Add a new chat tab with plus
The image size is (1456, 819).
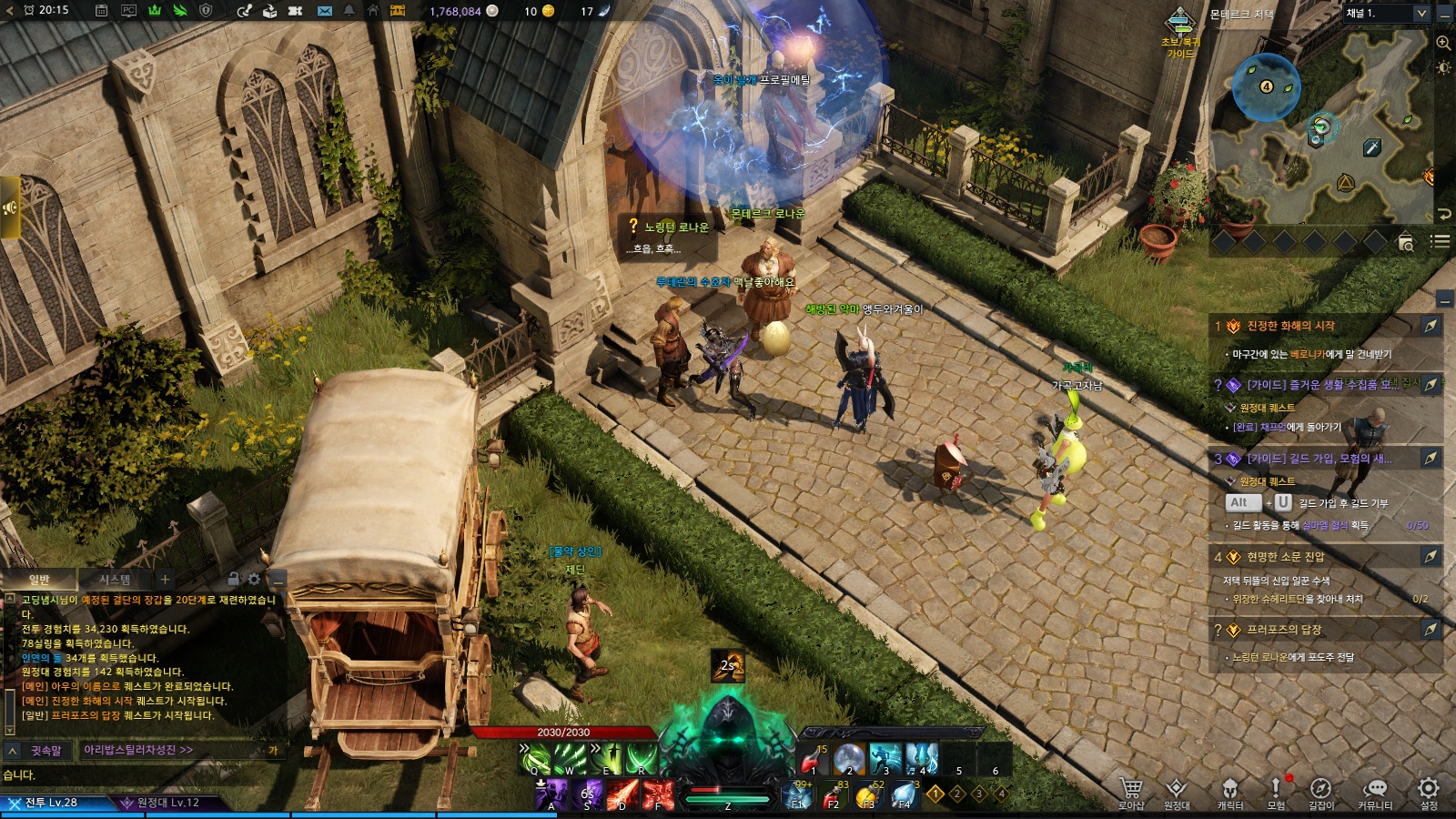pyautogui.click(x=165, y=579)
